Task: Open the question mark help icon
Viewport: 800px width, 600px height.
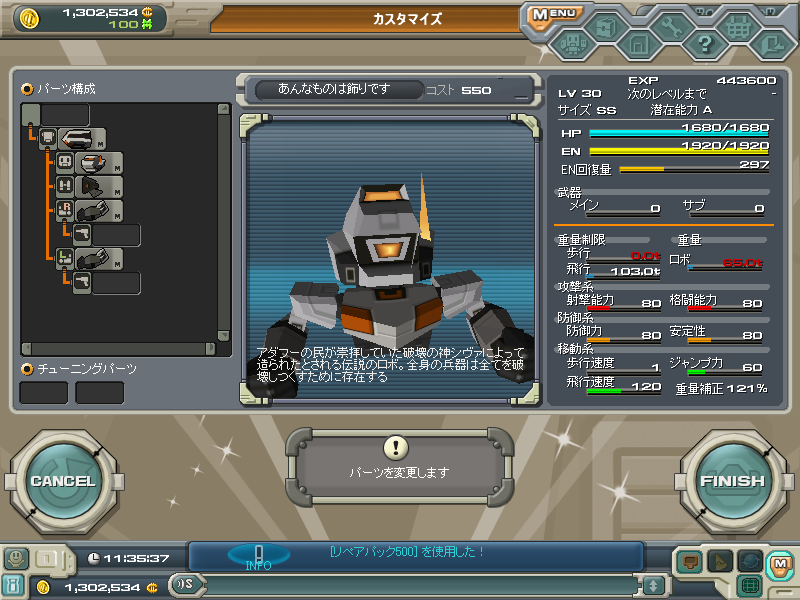Action: click(x=705, y=44)
